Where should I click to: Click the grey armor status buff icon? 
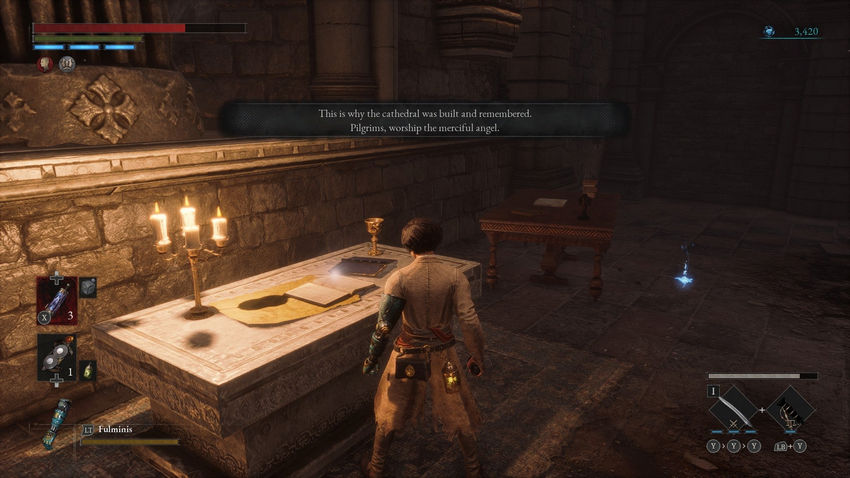(x=67, y=64)
